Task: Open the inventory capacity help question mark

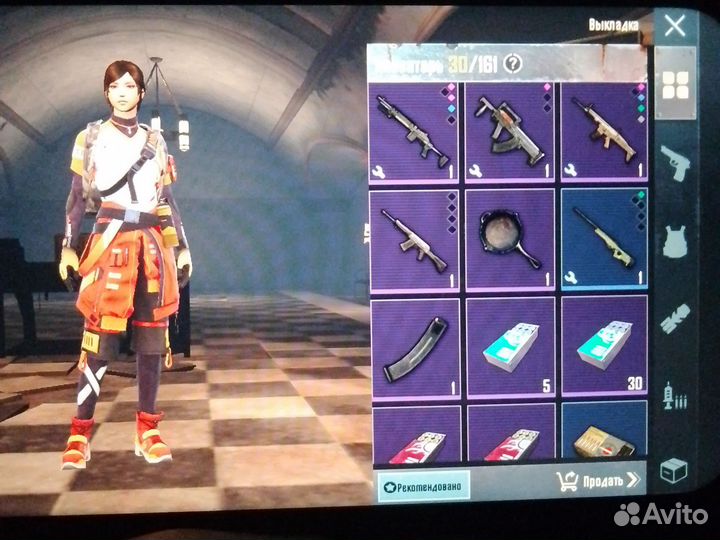Action: (513, 64)
